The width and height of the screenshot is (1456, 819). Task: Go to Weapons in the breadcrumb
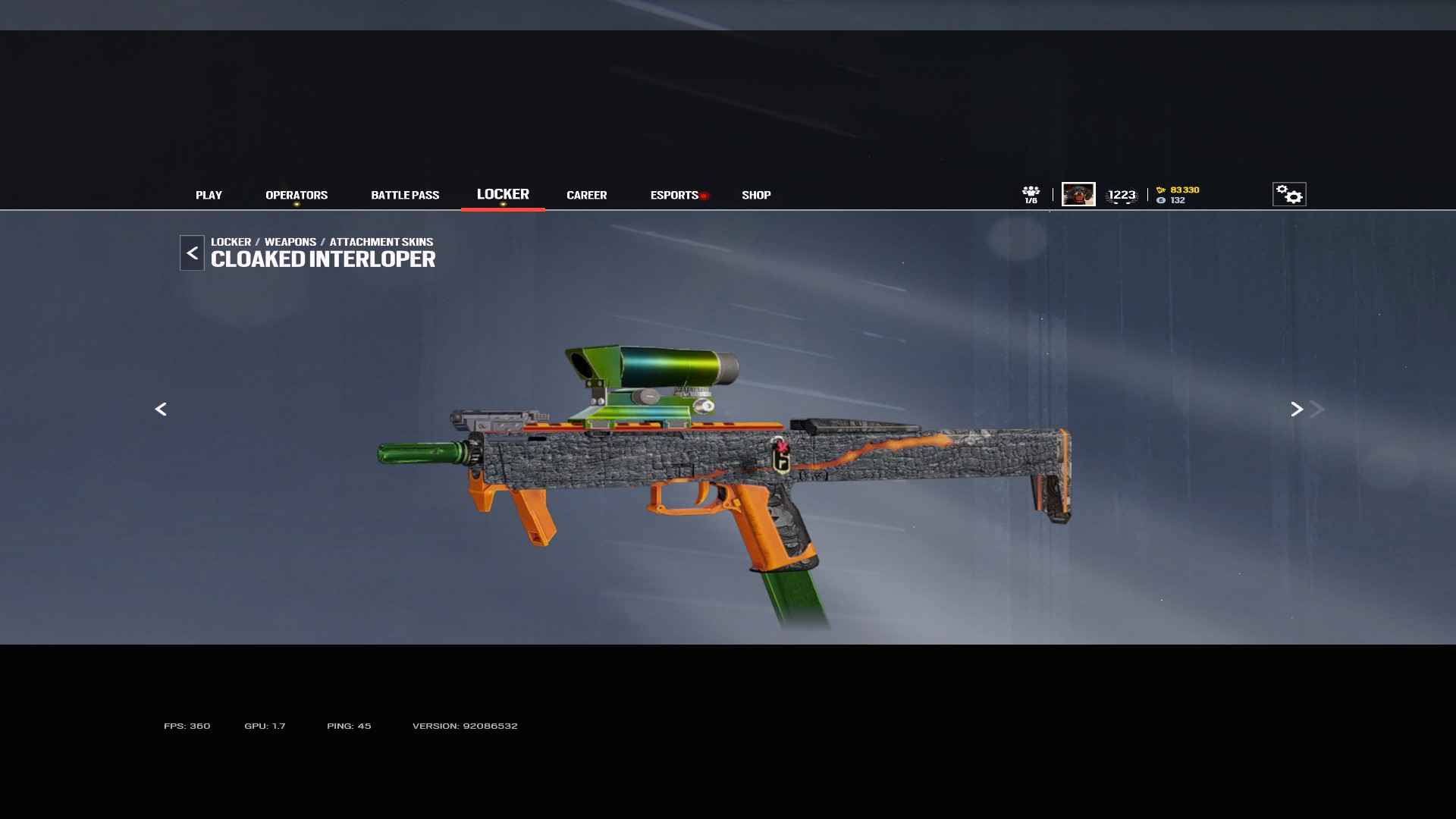[290, 242]
